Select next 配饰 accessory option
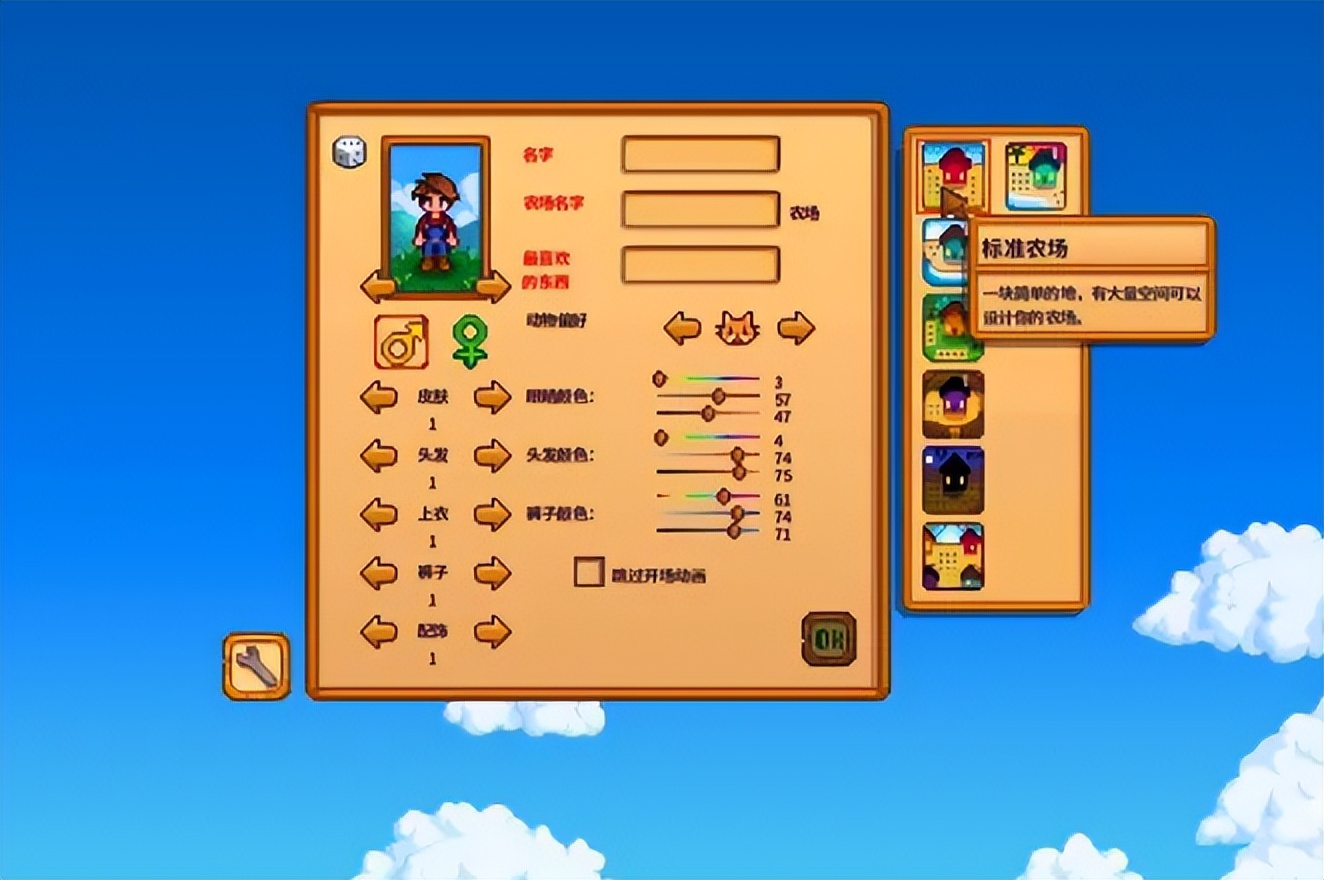The width and height of the screenshot is (1324, 880). point(492,632)
